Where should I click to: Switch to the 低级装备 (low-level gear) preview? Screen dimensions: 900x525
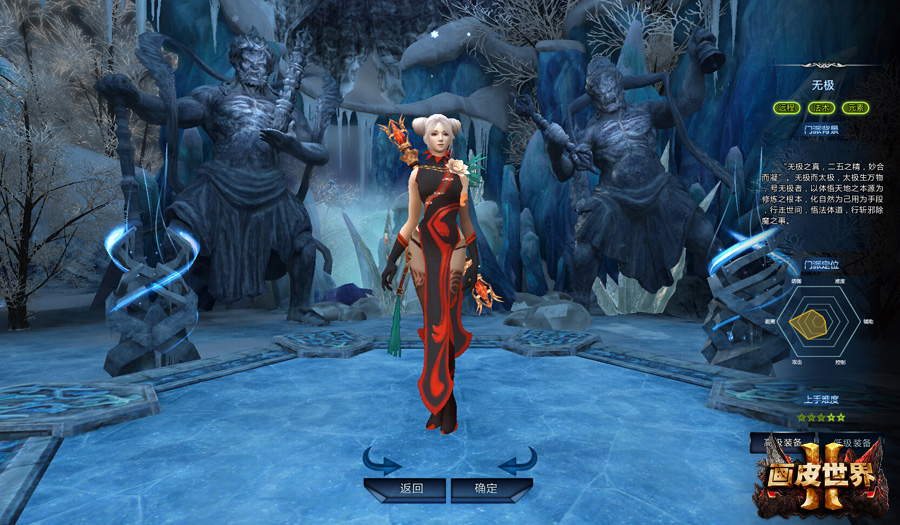[x=852, y=441]
